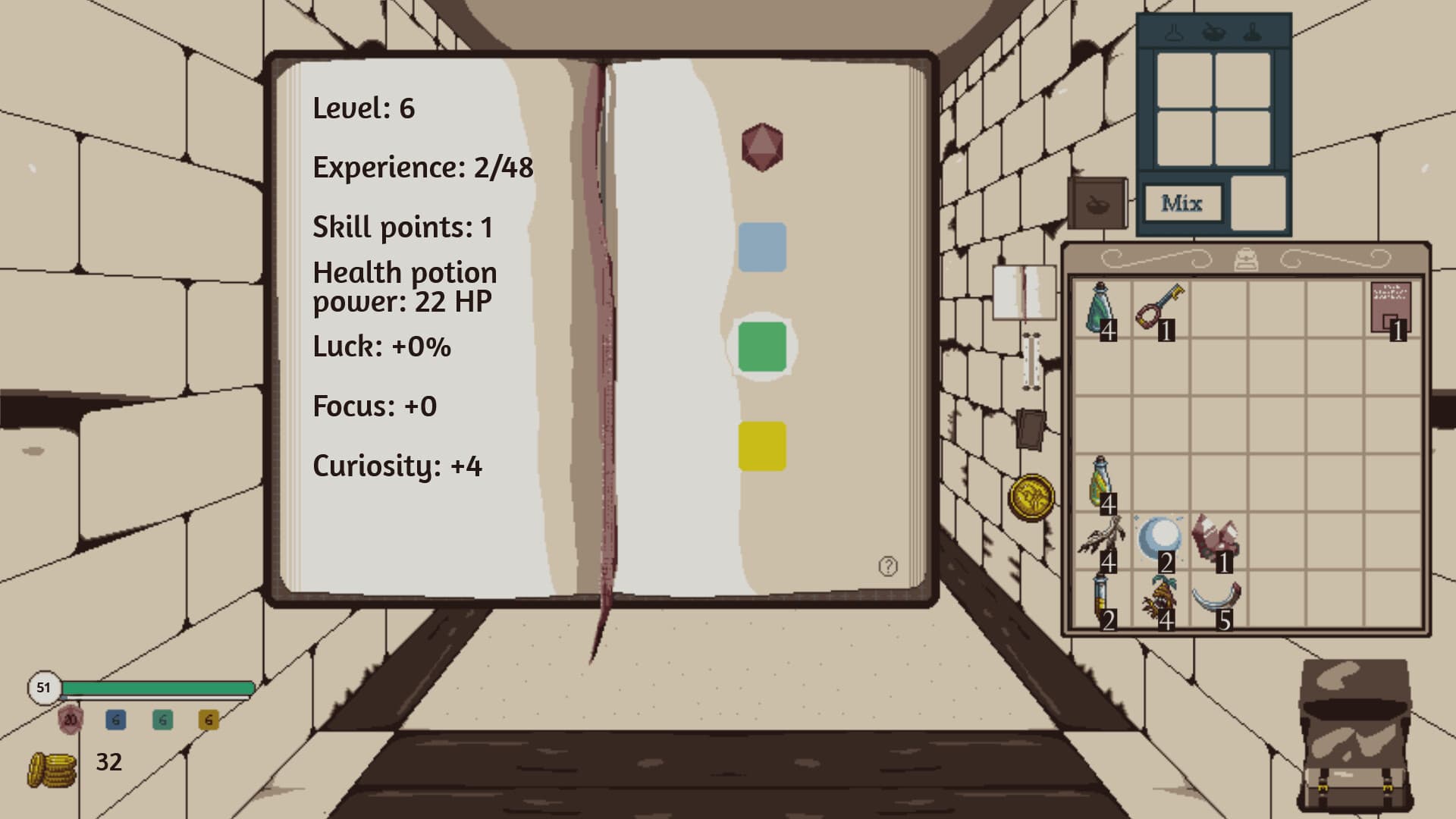The image size is (1456, 819).
Task: Toggle the d20 die on the journal page
Action: (x=762, y=146)
